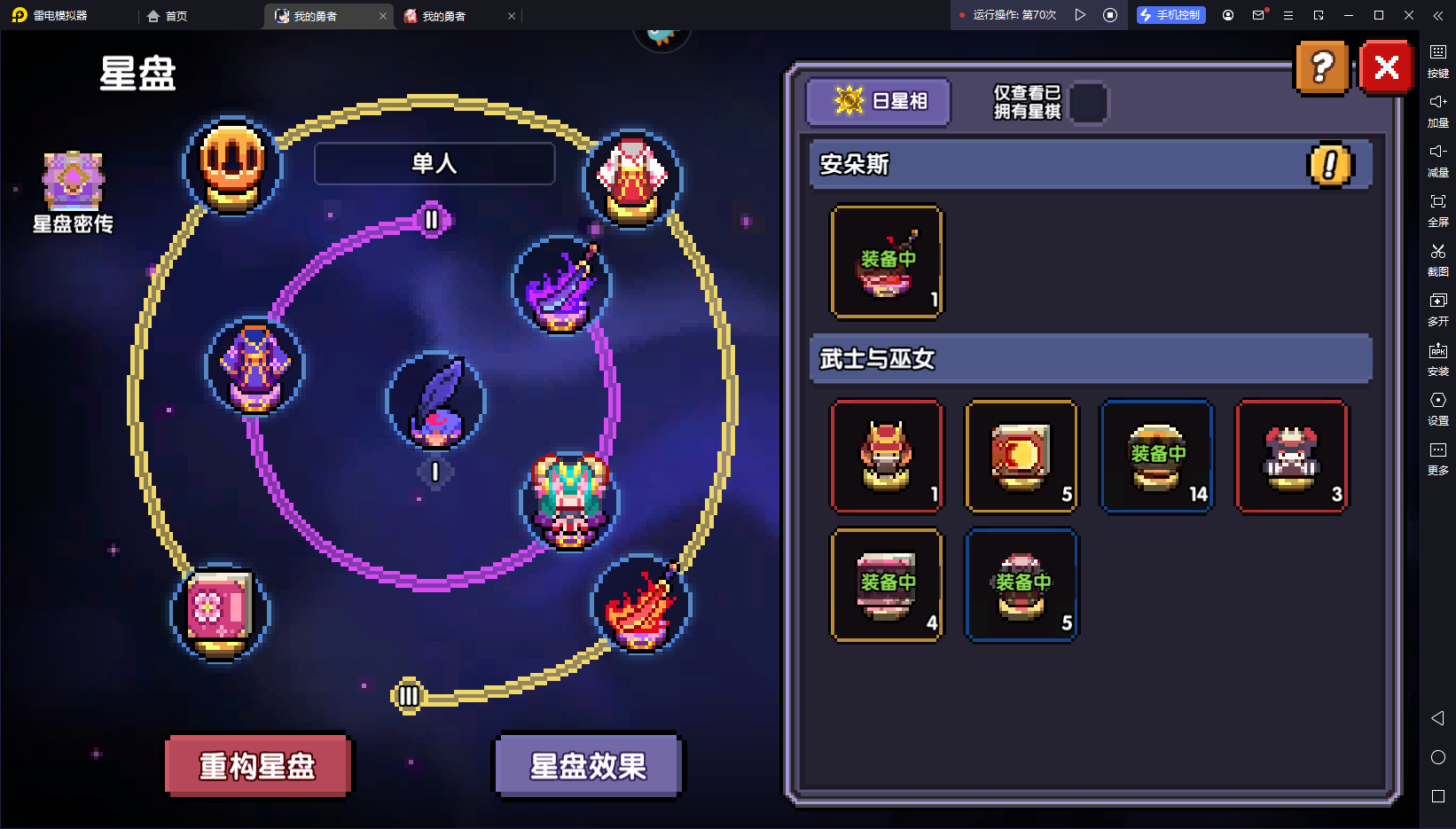Select the pink book star node
This screenshot has height=829, width=1456.
pyautogui.click(x=218, y=612)
